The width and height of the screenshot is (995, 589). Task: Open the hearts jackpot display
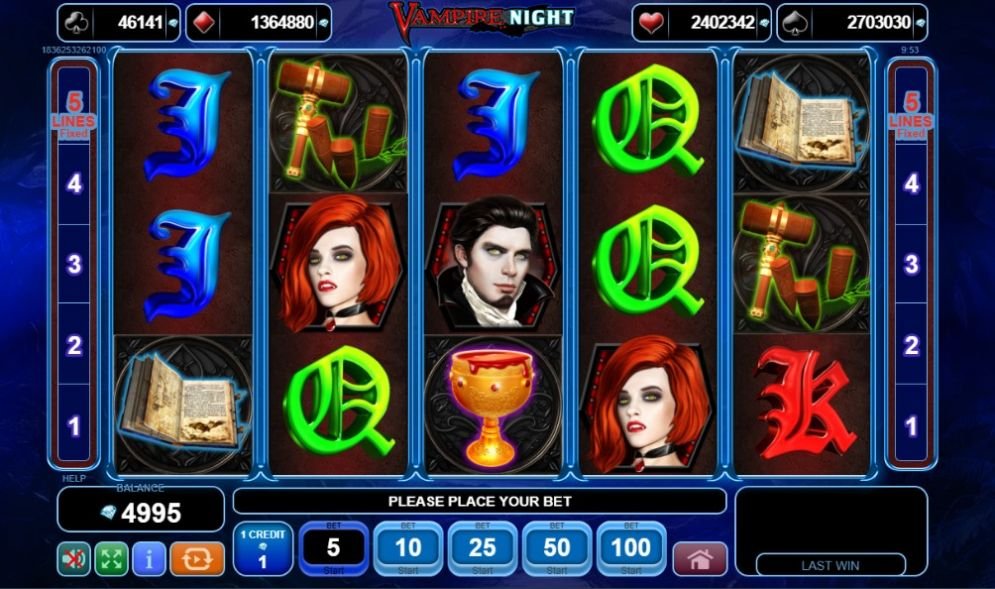[701, 22]
